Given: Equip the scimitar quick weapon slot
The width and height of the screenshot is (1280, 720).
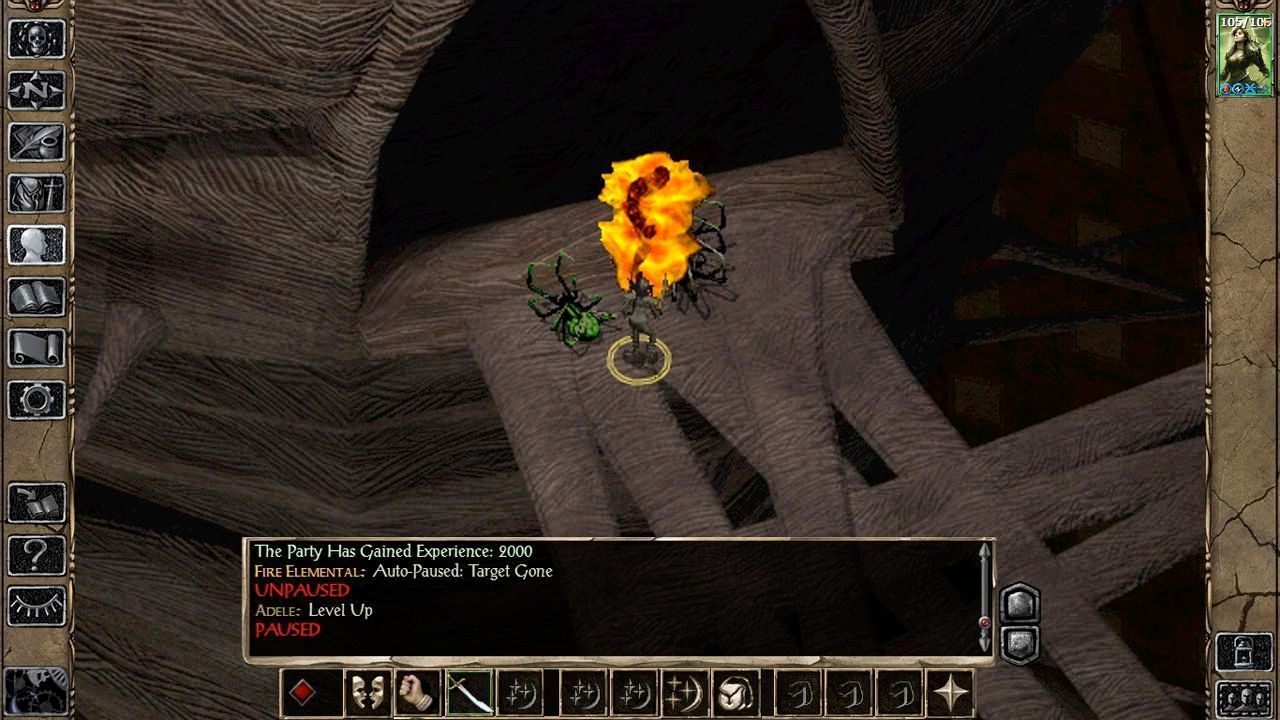Looking at the screenshot, I should click(468, 693).
